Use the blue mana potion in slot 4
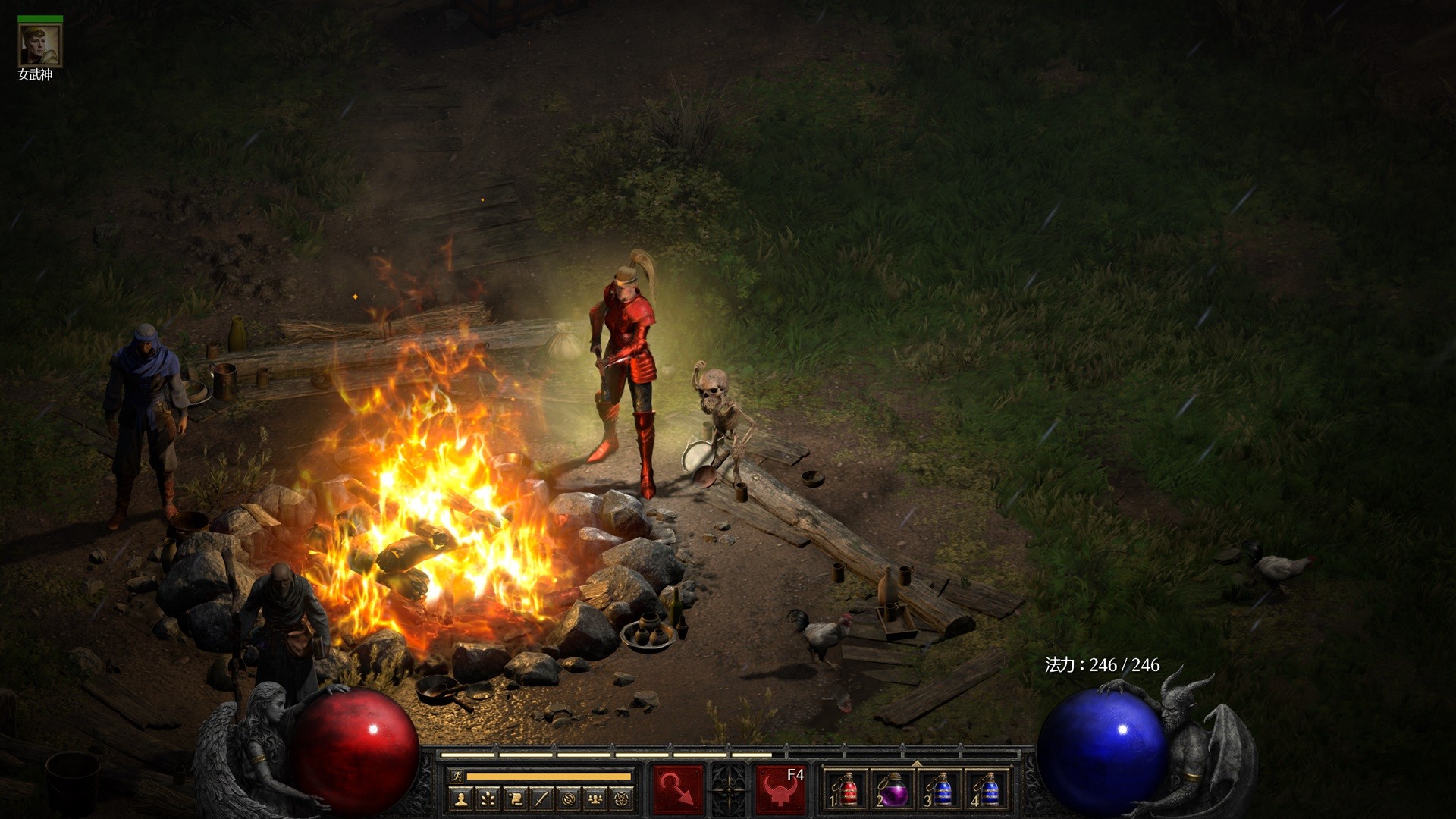This screenshot has width=1456, height=819. click(987, 790)
